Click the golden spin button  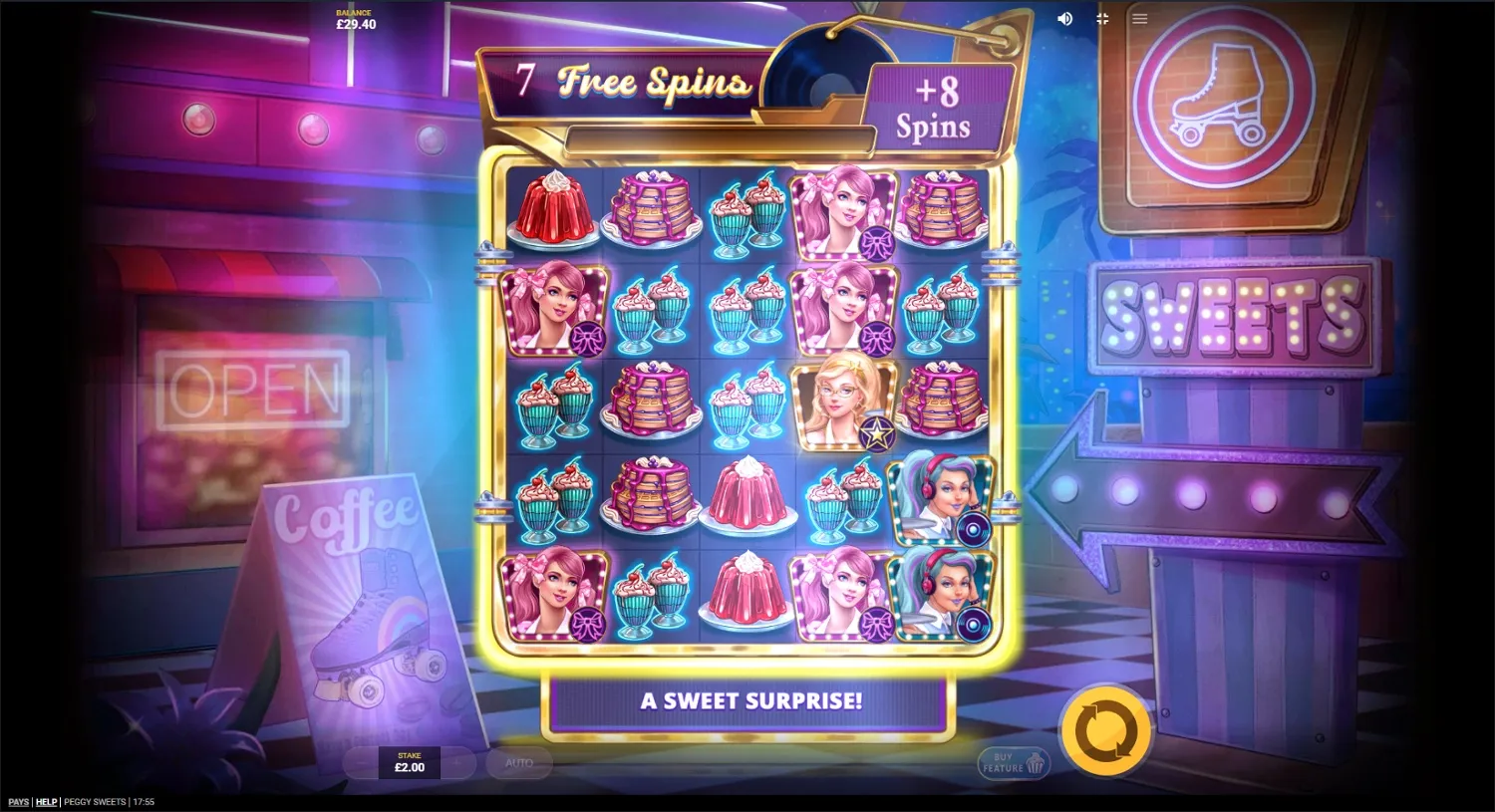pos(1106,730)
